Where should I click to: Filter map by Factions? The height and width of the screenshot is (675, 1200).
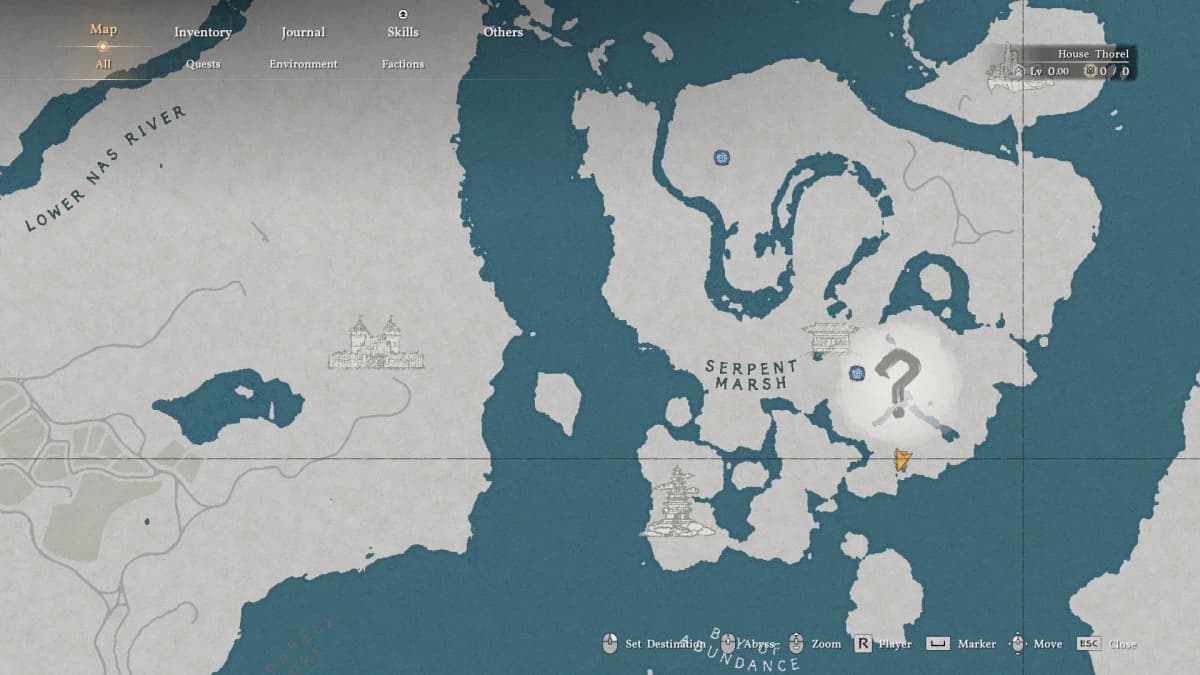pos(403,64)
